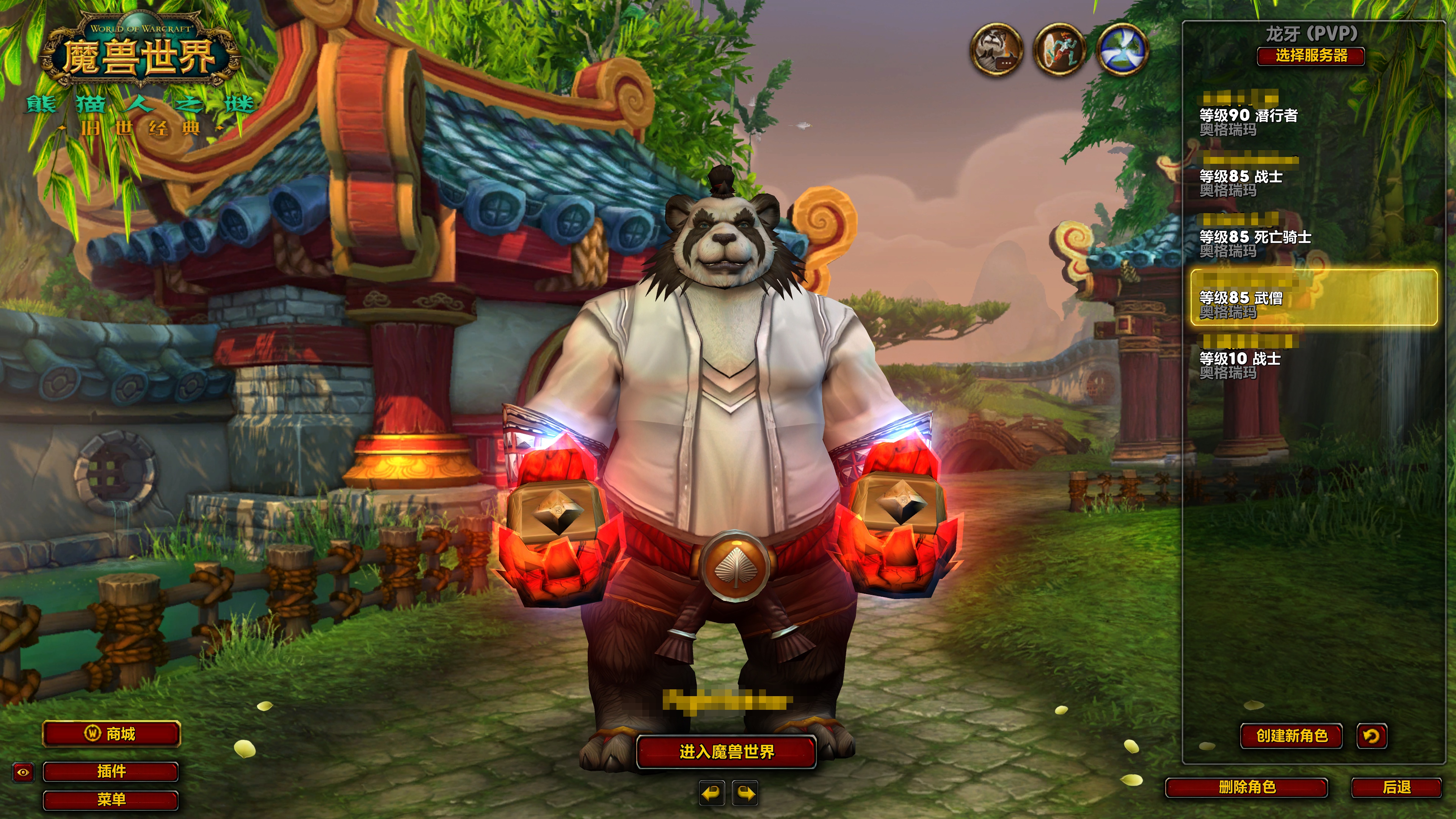Go back with the 后退 button
Screen dimensions: 1456x819
click(x=1396, y=787)
